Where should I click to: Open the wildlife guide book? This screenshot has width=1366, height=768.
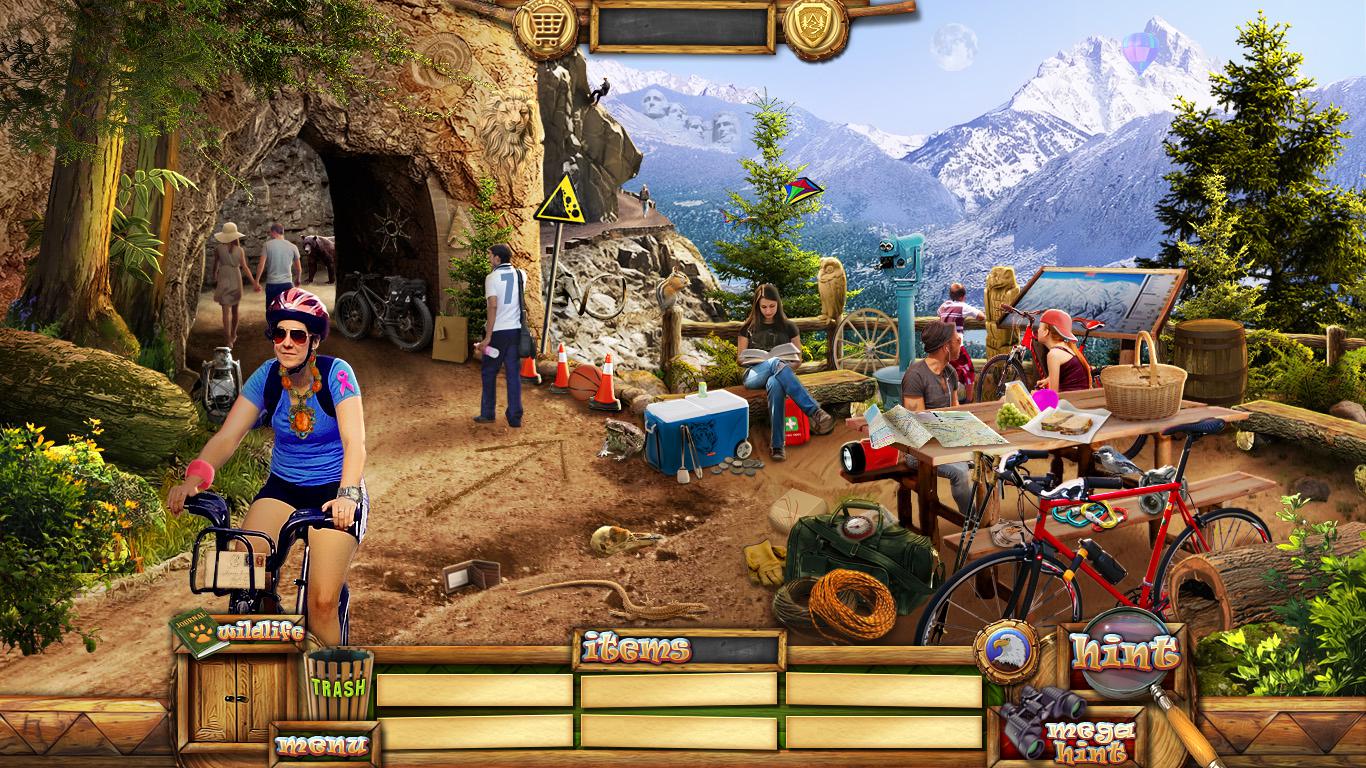click(x=200, y=633)
